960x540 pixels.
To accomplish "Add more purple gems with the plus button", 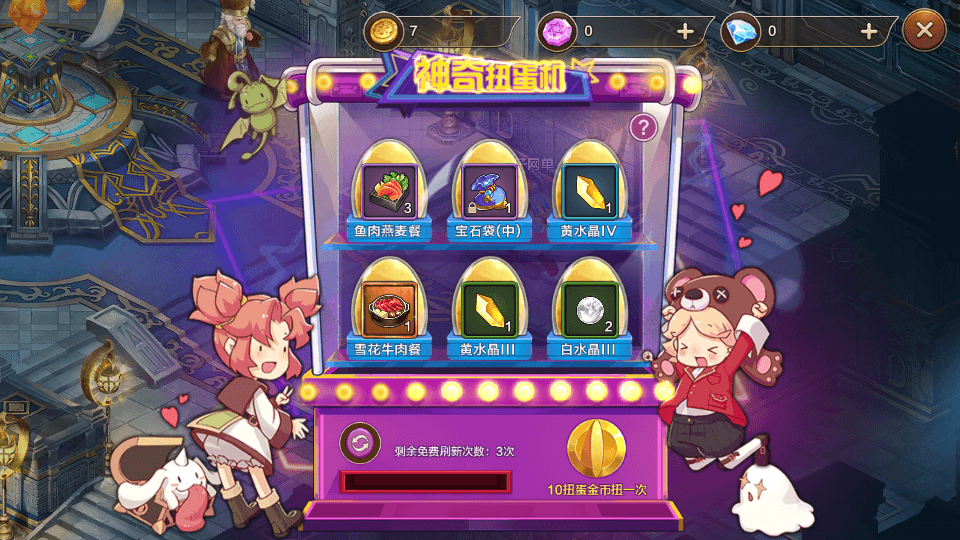I will pyautogui.click(x=685, y=31).
